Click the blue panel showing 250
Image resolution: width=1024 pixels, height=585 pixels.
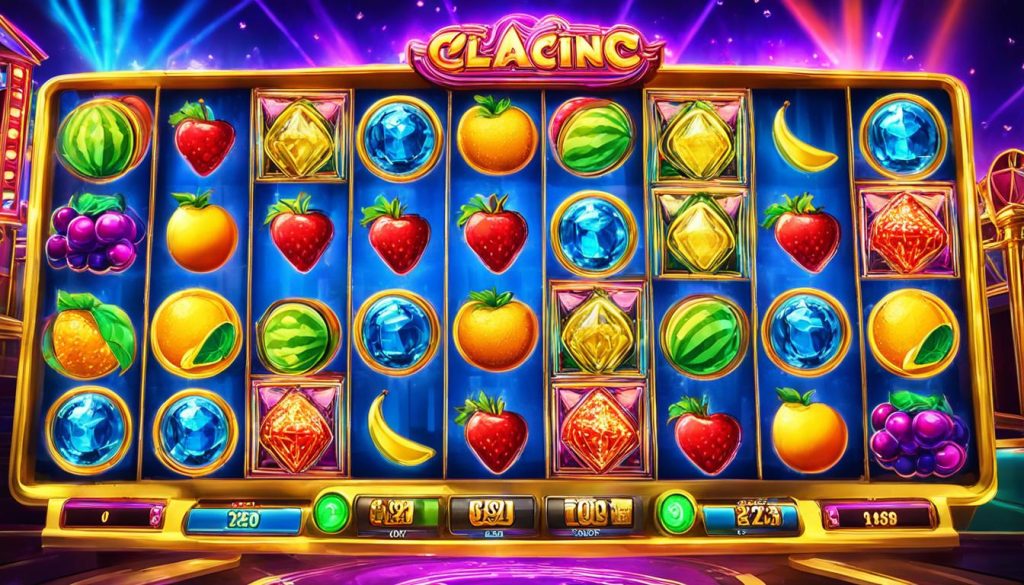[244, 518]
